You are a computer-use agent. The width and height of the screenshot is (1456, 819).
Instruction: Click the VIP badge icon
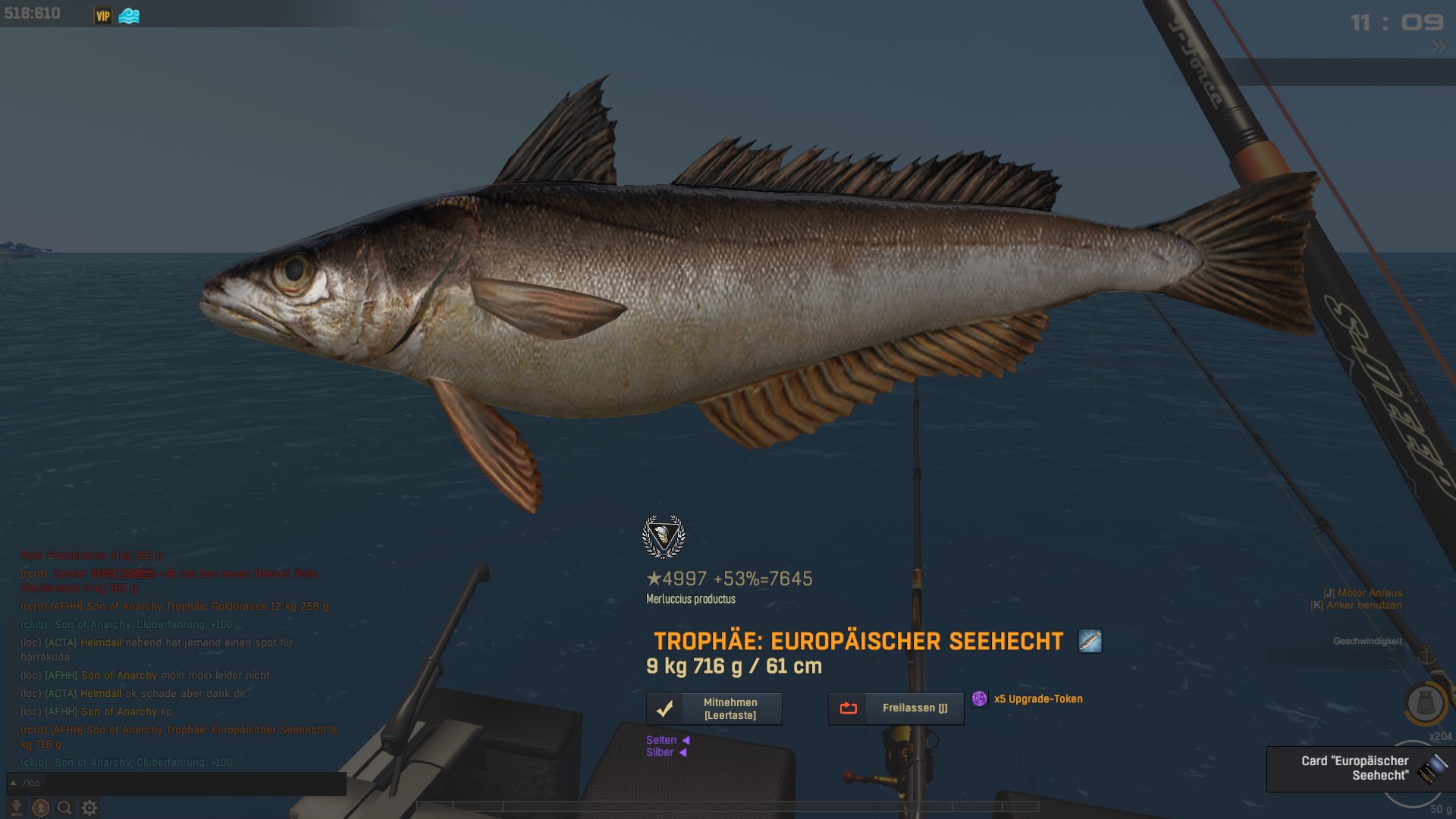pyautogui.click(x=103, y=16)
